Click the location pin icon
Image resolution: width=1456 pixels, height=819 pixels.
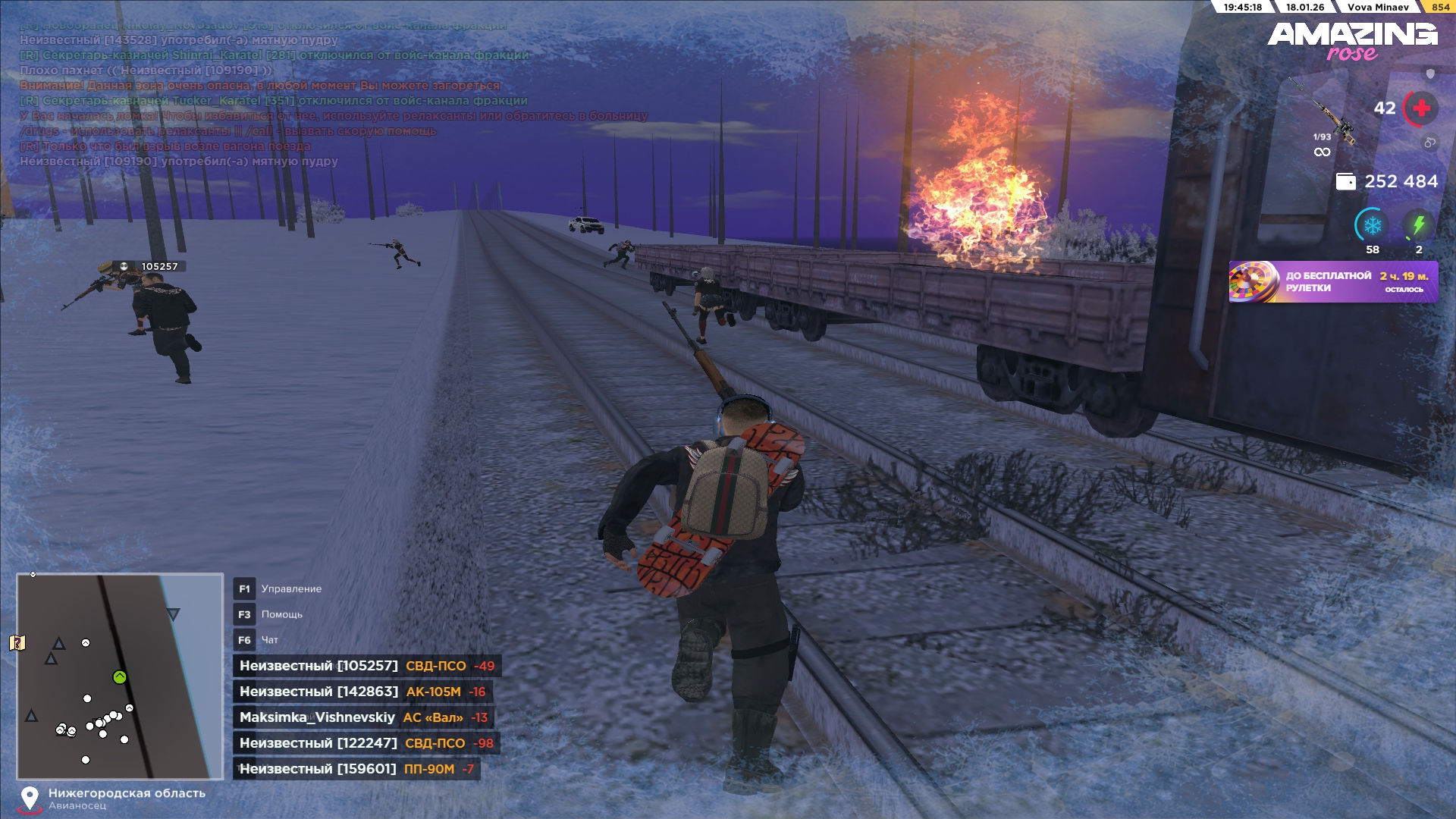(x=30, y=799)
